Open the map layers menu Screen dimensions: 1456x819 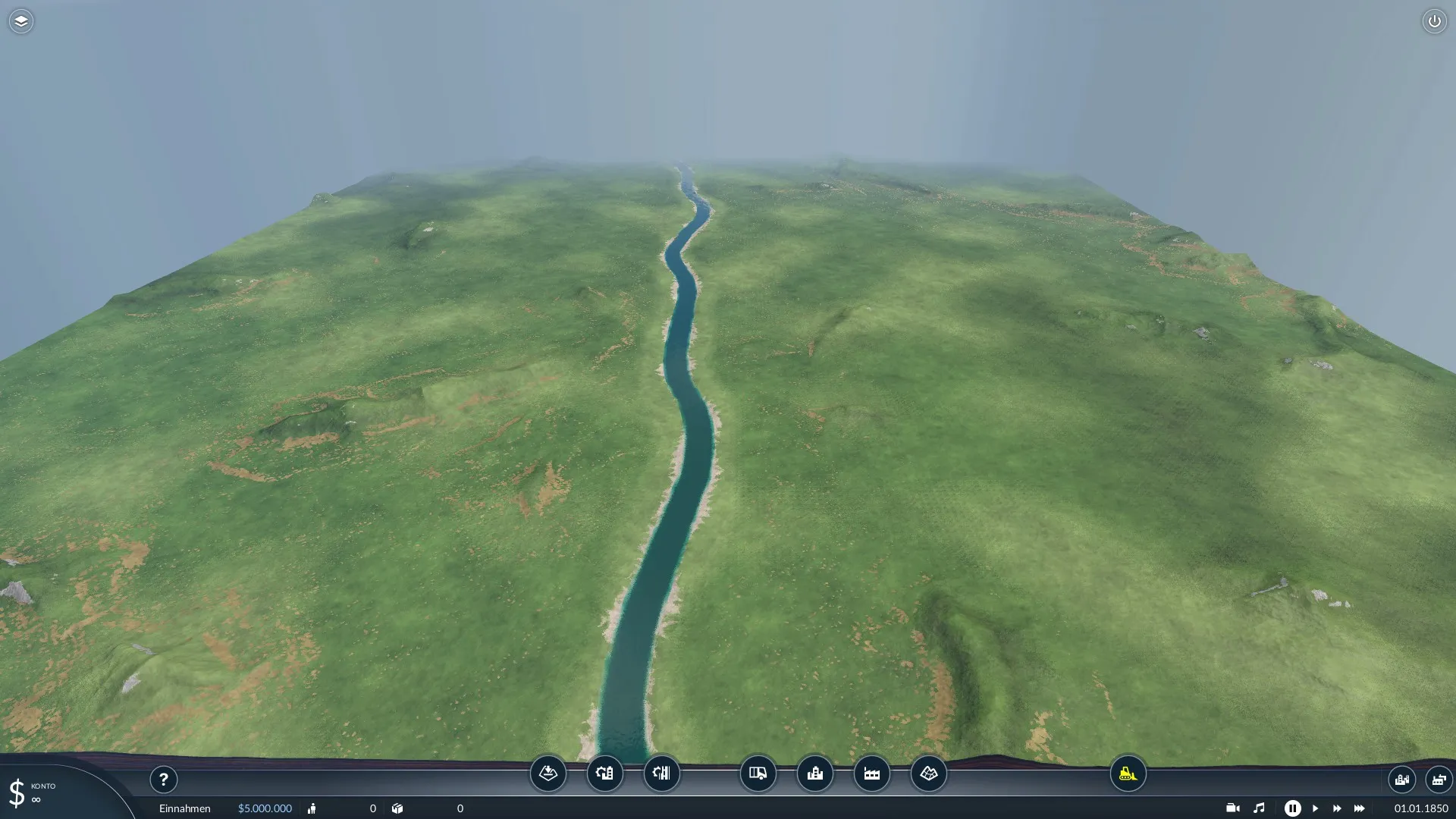pos(21,21)
